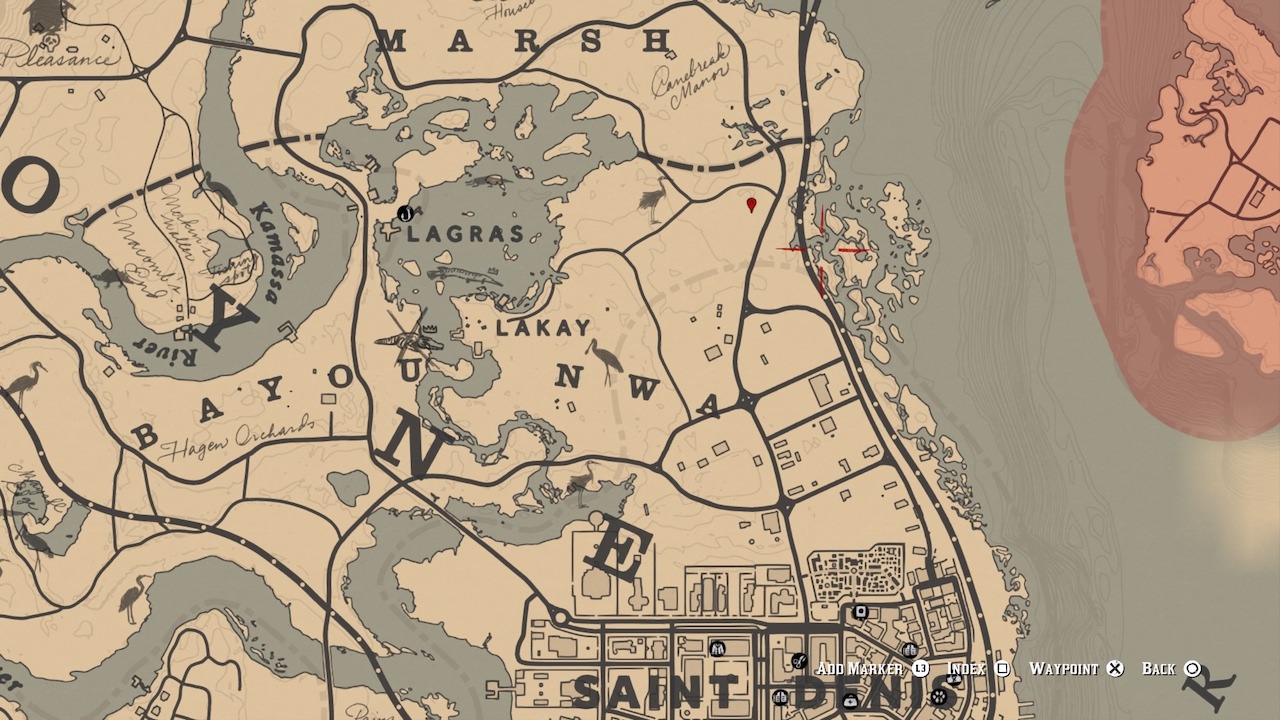Viewport: 1280px width, 720px height.
Task: Click the hotel icon below the tailor shop
Action: point(779,696)
